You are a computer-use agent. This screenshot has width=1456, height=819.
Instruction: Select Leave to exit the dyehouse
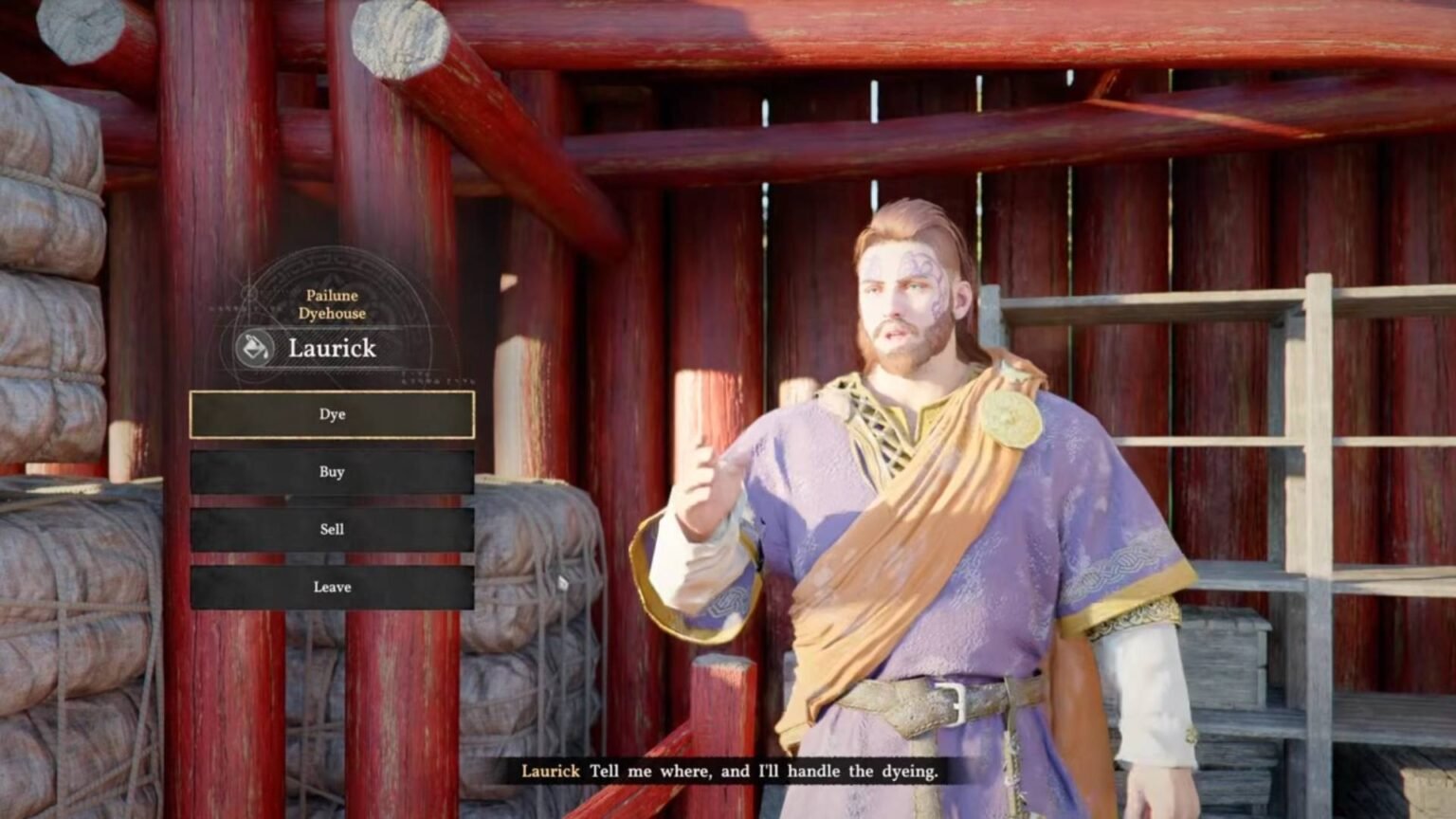[x=332, y=587]
